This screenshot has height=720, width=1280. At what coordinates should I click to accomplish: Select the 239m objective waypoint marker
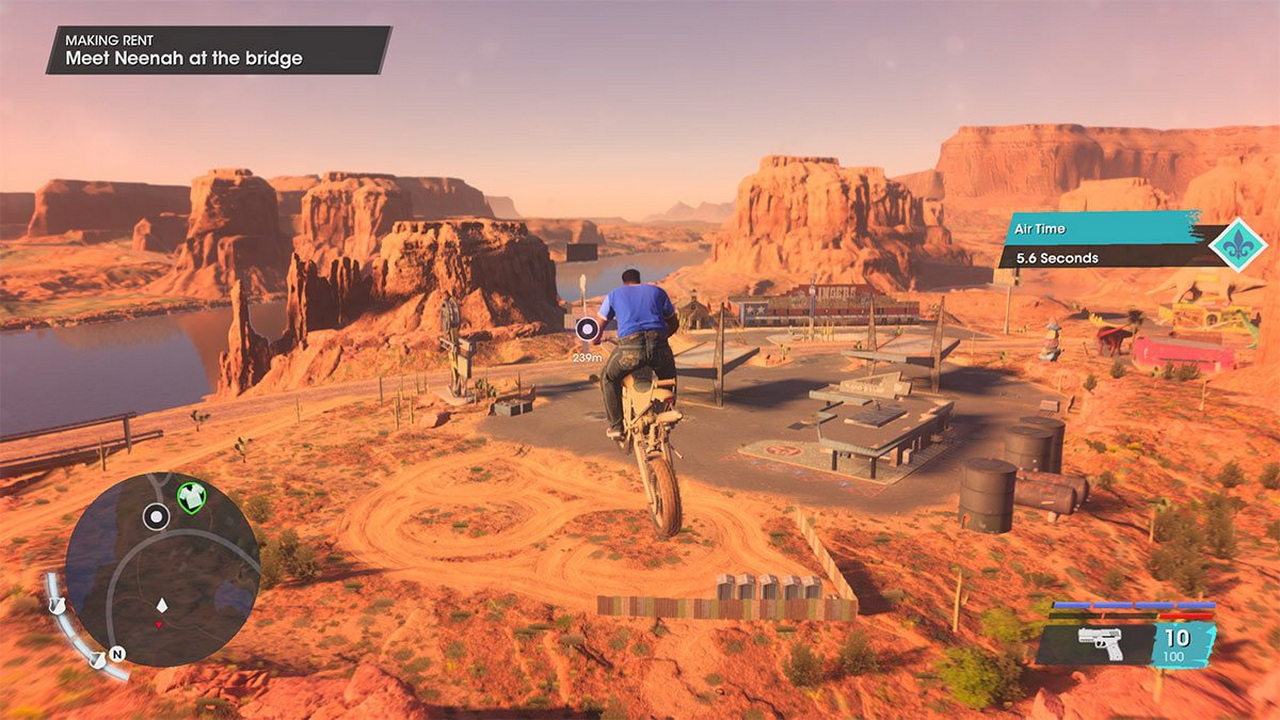(x=587, y=328)
